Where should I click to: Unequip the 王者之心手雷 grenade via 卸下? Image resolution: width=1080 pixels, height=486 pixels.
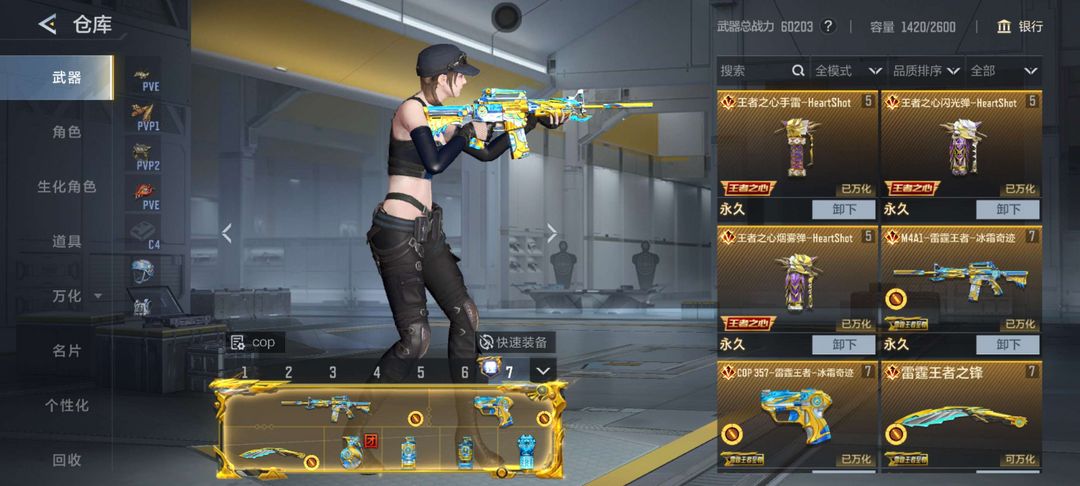[x=842, y=210]
